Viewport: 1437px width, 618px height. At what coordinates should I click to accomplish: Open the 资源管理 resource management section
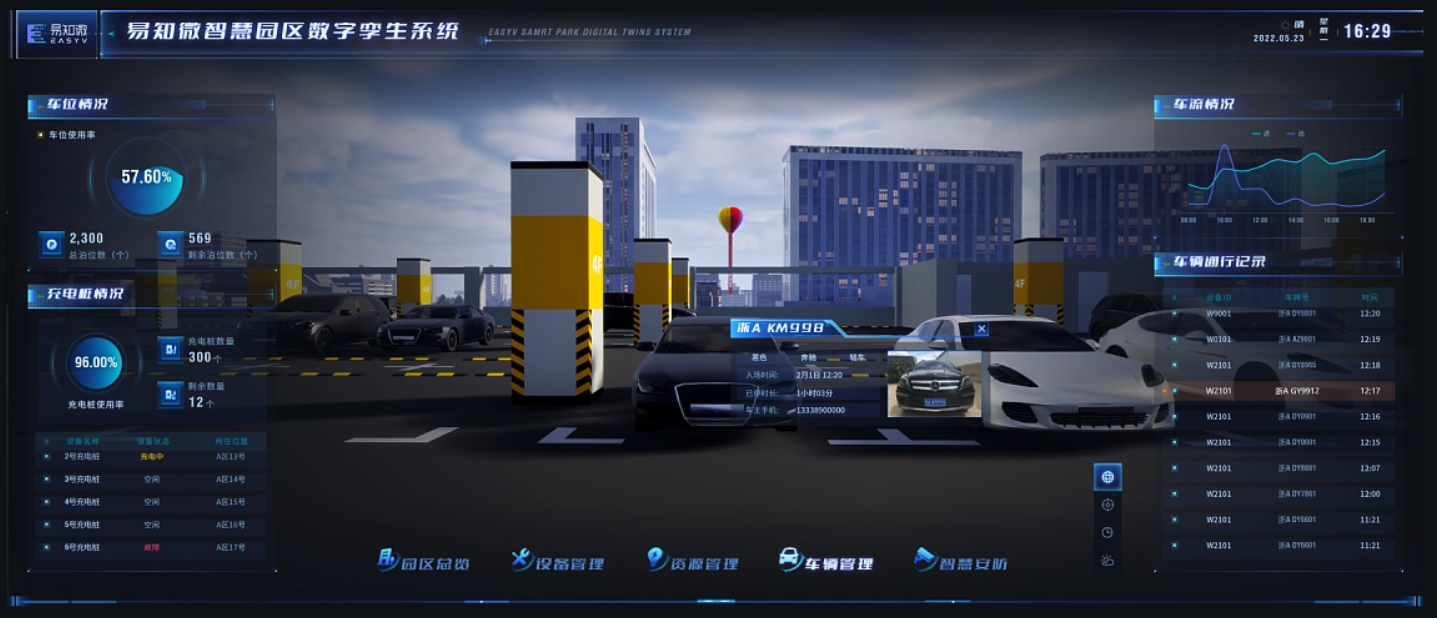click(x=692, y=562)
